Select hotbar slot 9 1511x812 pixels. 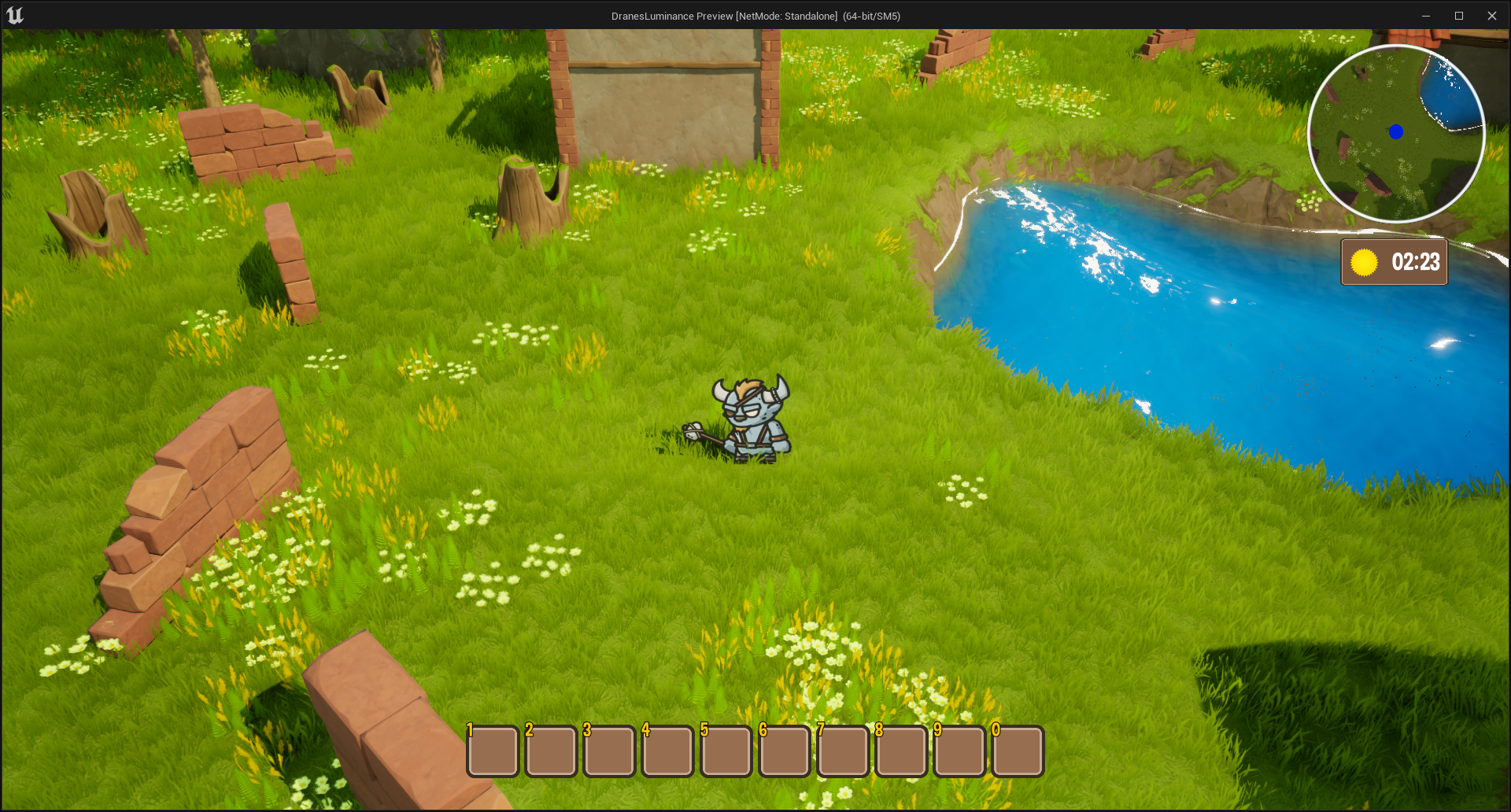point(959,751)
